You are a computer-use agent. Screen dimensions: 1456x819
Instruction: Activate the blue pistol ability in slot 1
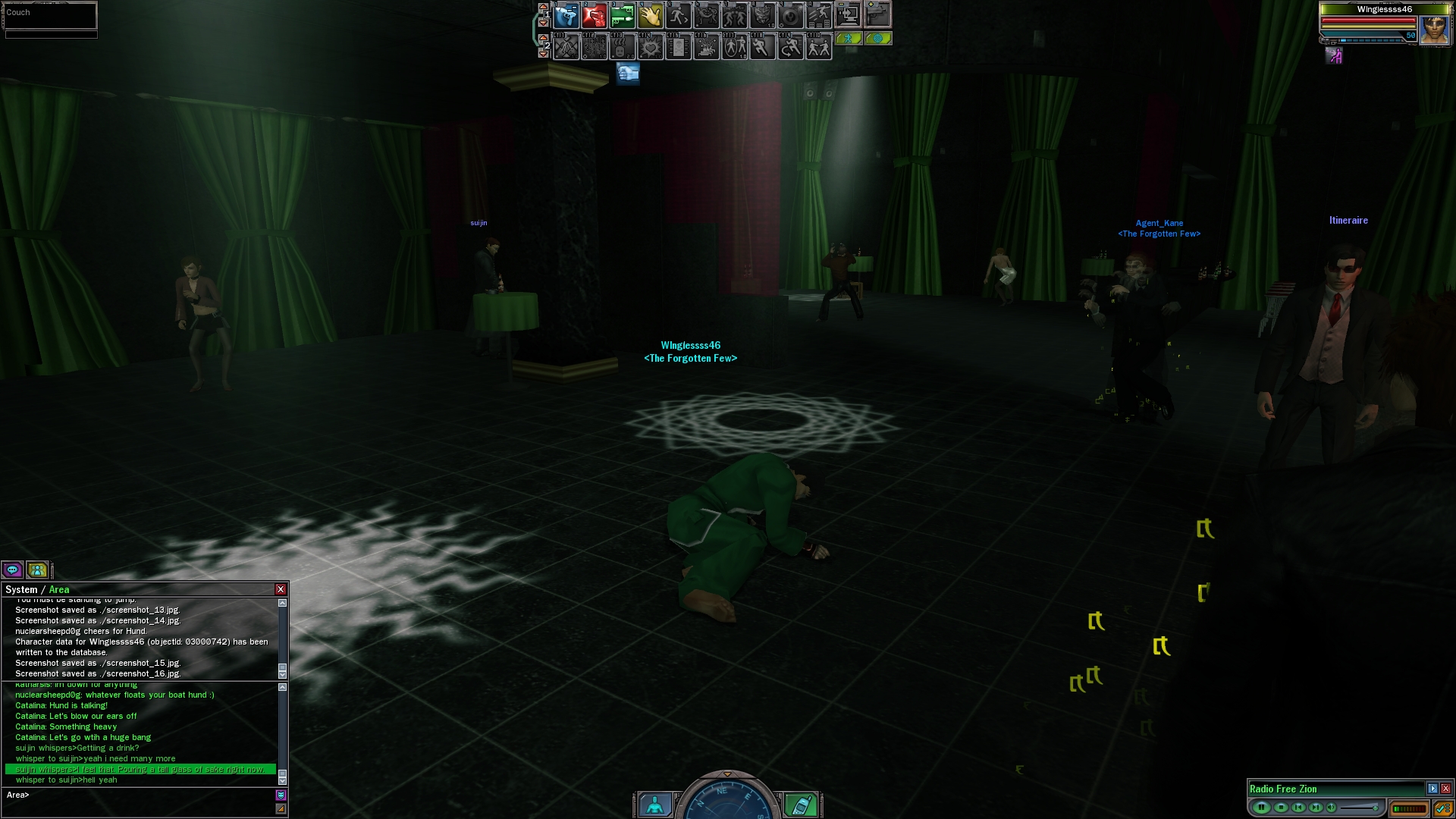point(566,15)
